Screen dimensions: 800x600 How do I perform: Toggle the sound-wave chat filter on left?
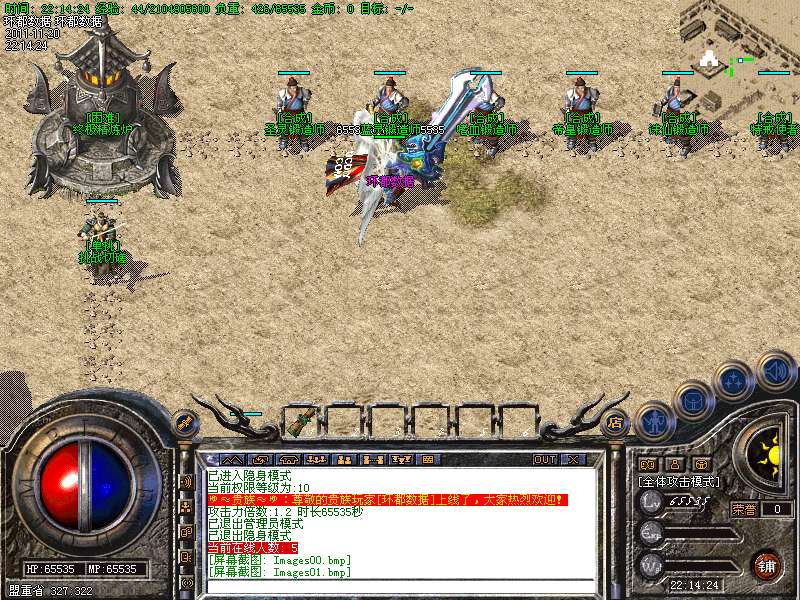(186, 481)
